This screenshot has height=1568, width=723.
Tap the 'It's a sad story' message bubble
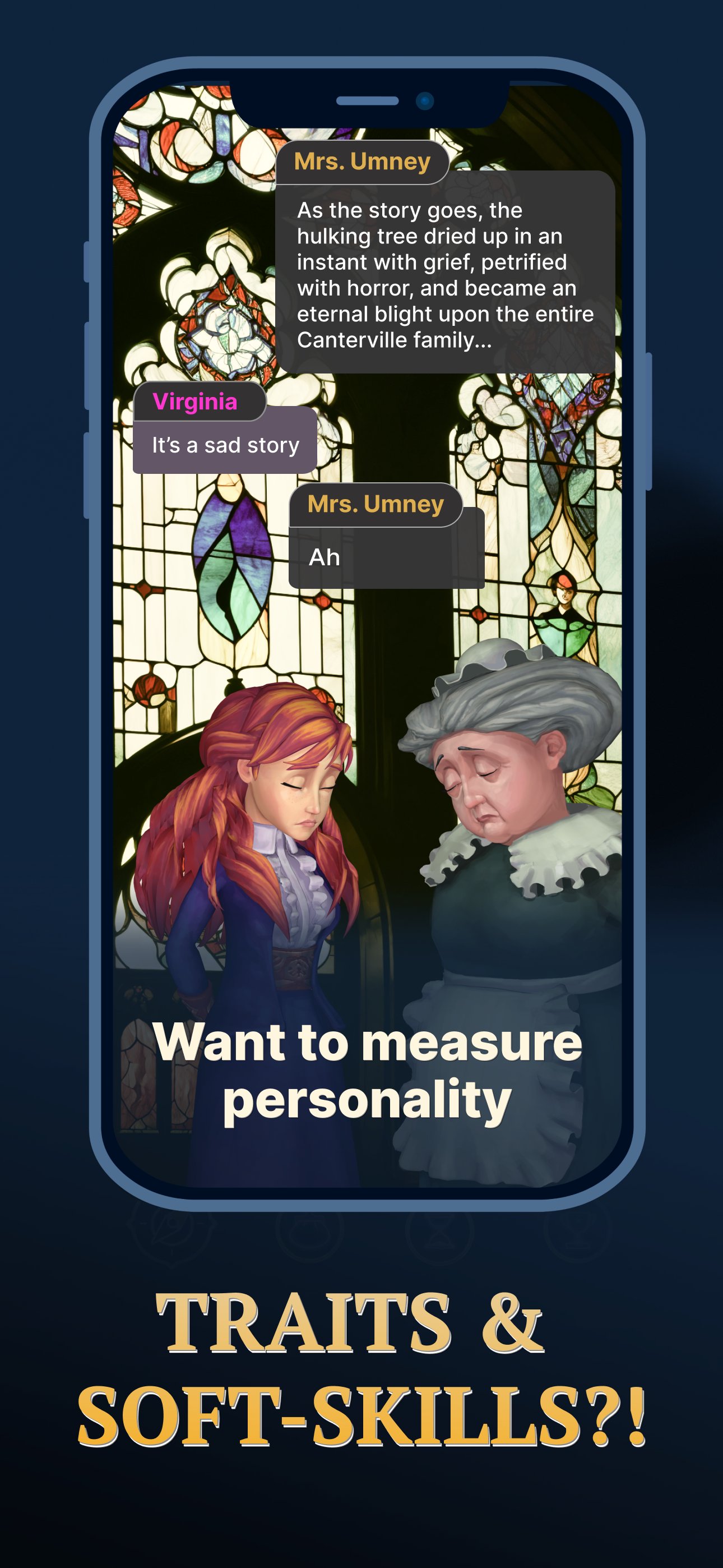tap(224, 445)
